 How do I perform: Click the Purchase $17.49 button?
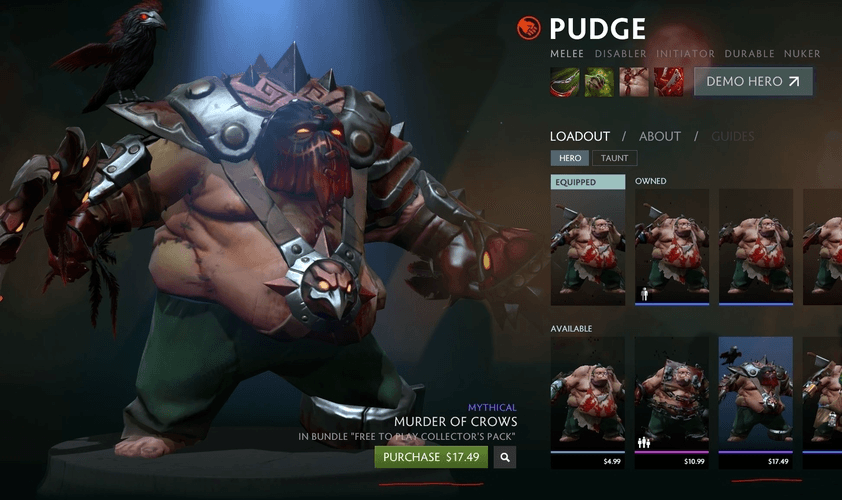point(431,457)
